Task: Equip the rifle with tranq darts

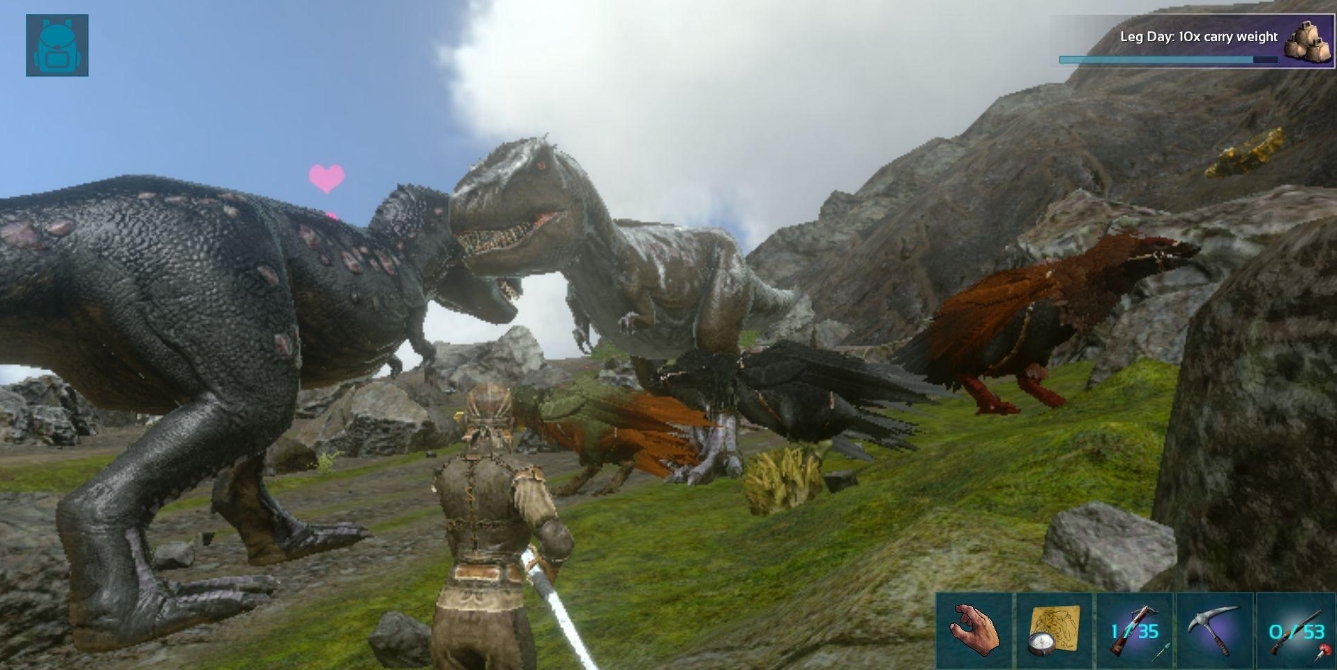Action: click(x=1296, y=630)
